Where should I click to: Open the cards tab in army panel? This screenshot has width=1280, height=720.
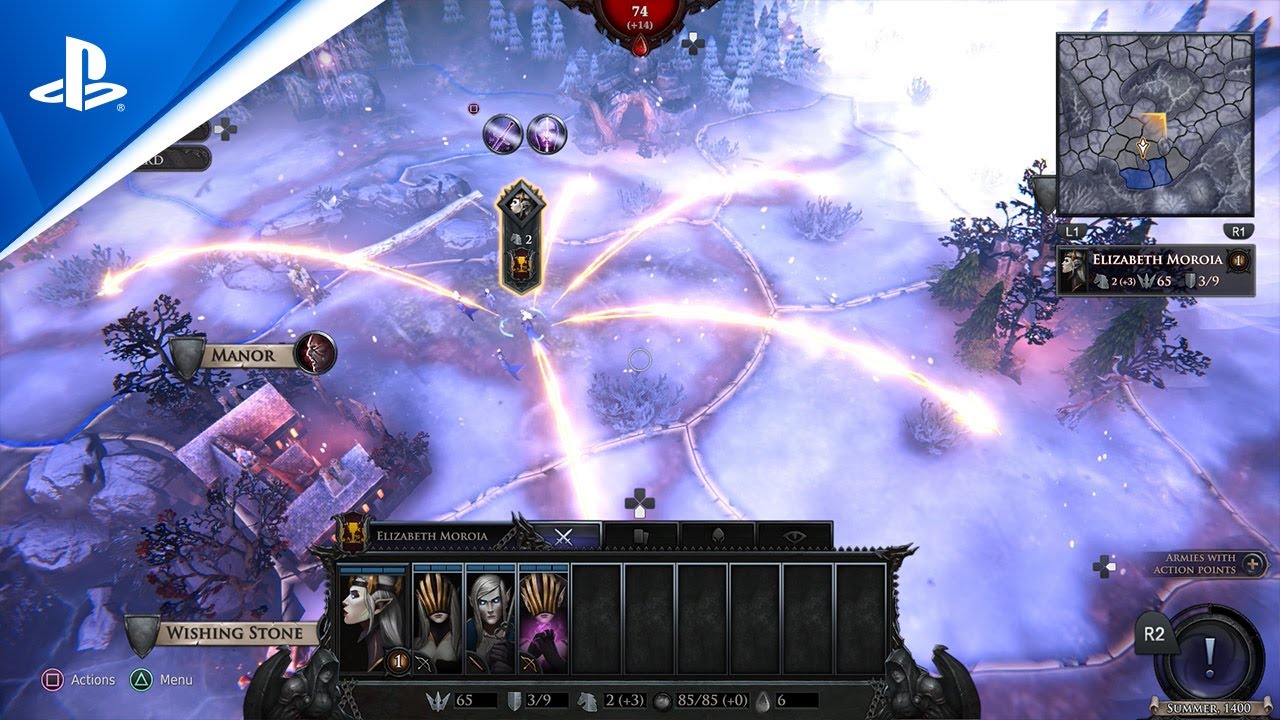point(640,536)
